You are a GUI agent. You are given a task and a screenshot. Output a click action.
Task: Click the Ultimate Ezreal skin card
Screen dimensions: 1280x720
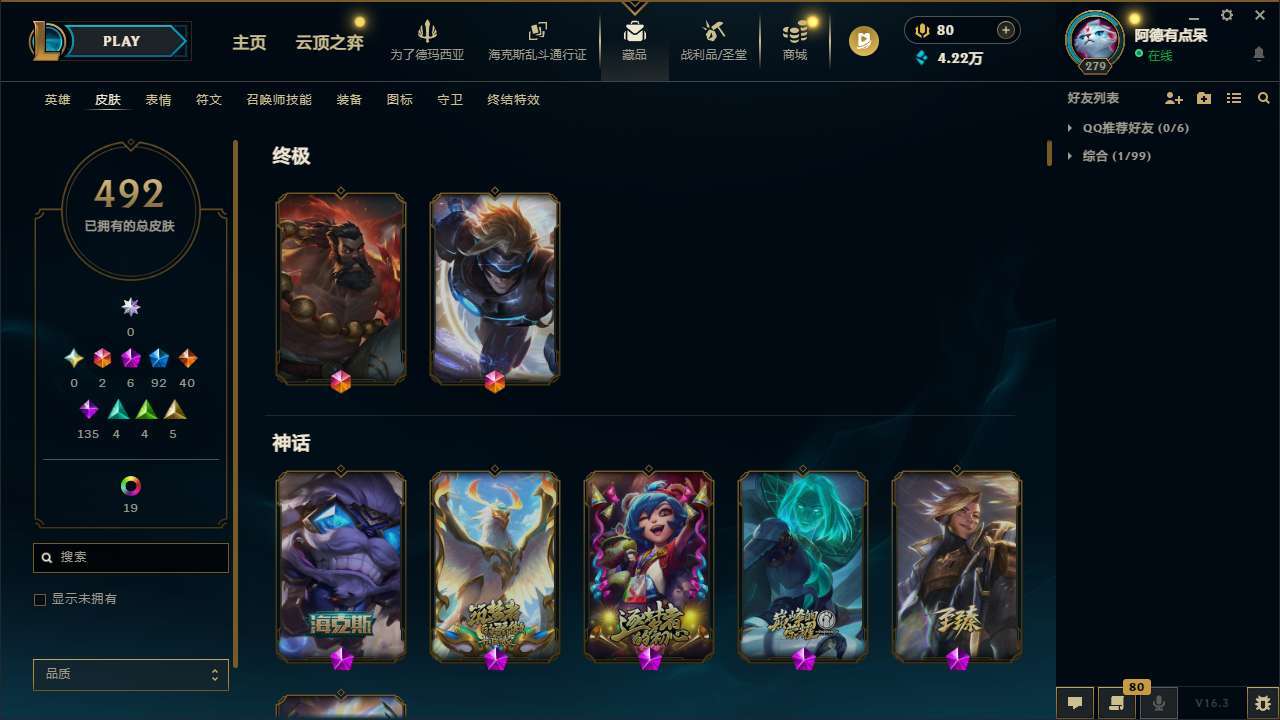494,288
